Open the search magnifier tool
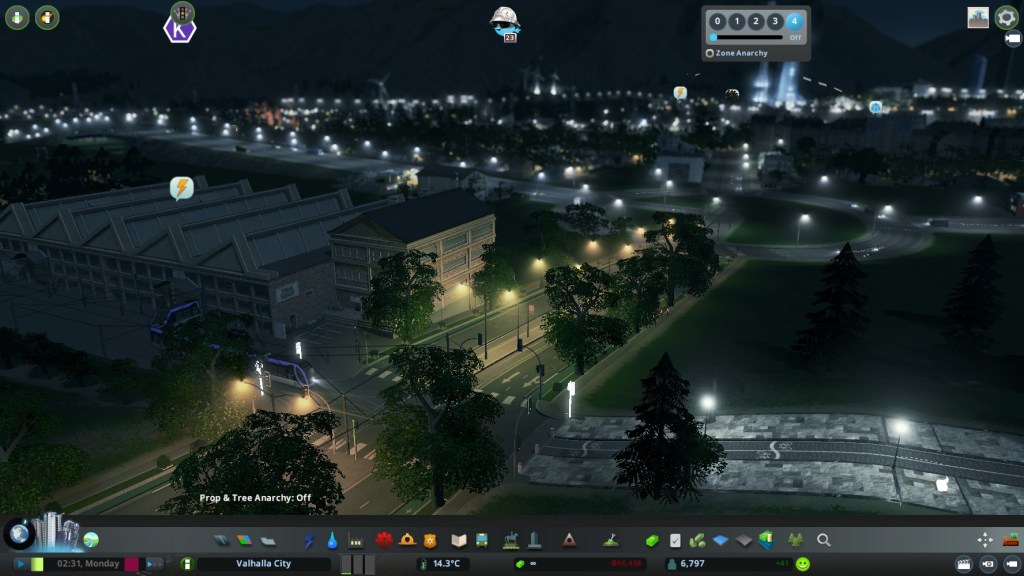The image size is (1024, 576). 824,540
